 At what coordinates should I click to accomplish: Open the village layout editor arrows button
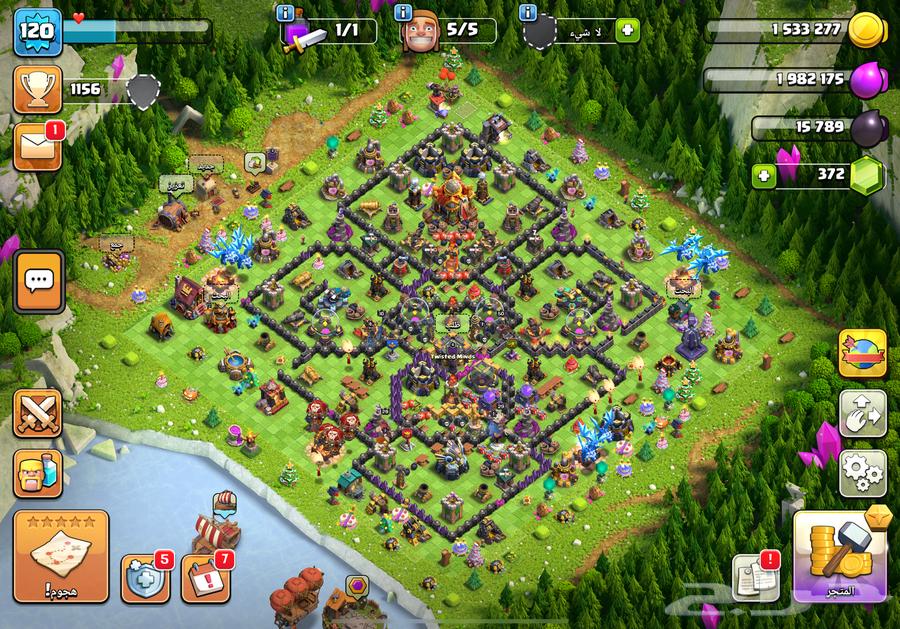[x=861, y=413]
